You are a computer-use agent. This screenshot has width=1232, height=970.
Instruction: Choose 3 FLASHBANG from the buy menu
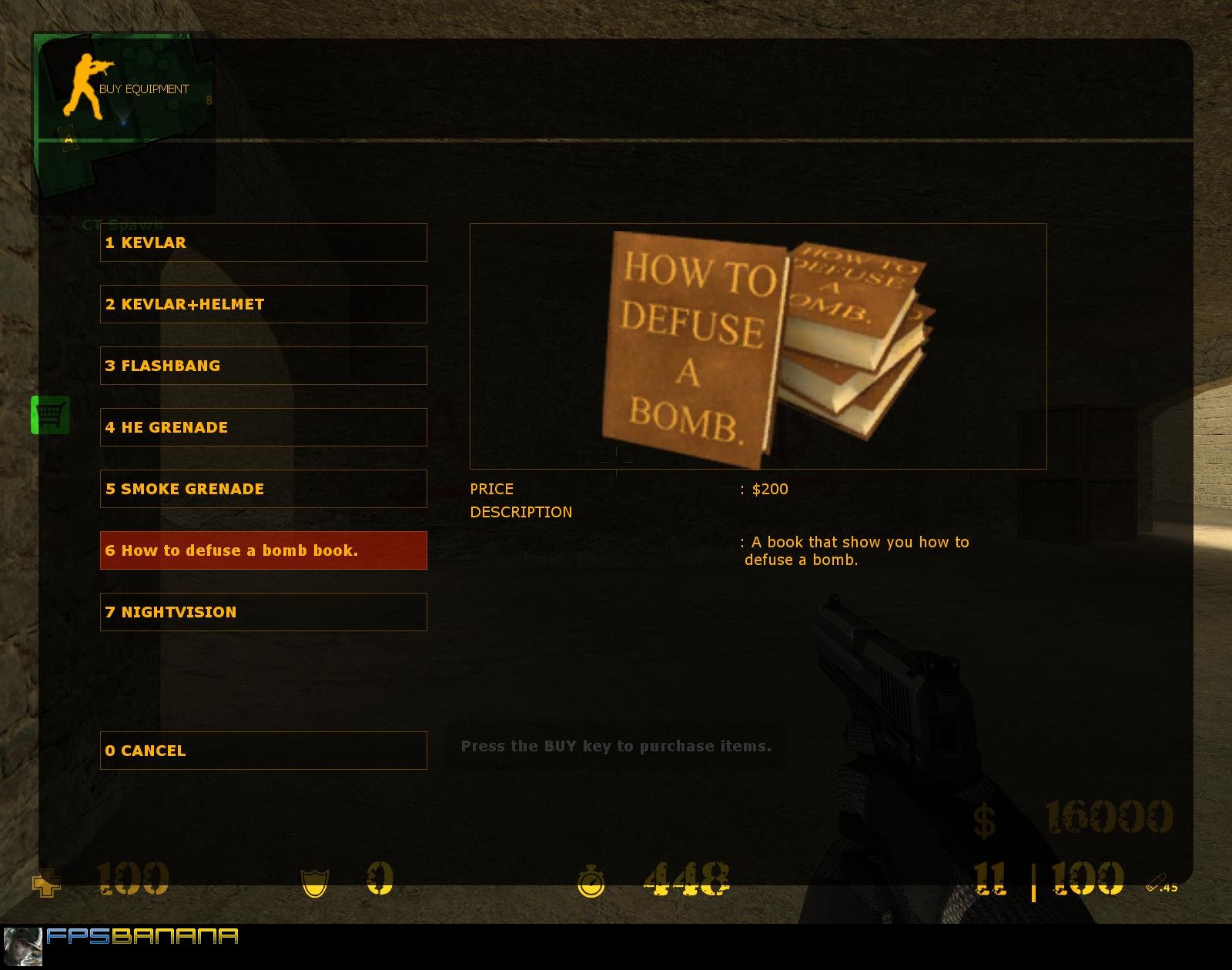coord(263,366)
